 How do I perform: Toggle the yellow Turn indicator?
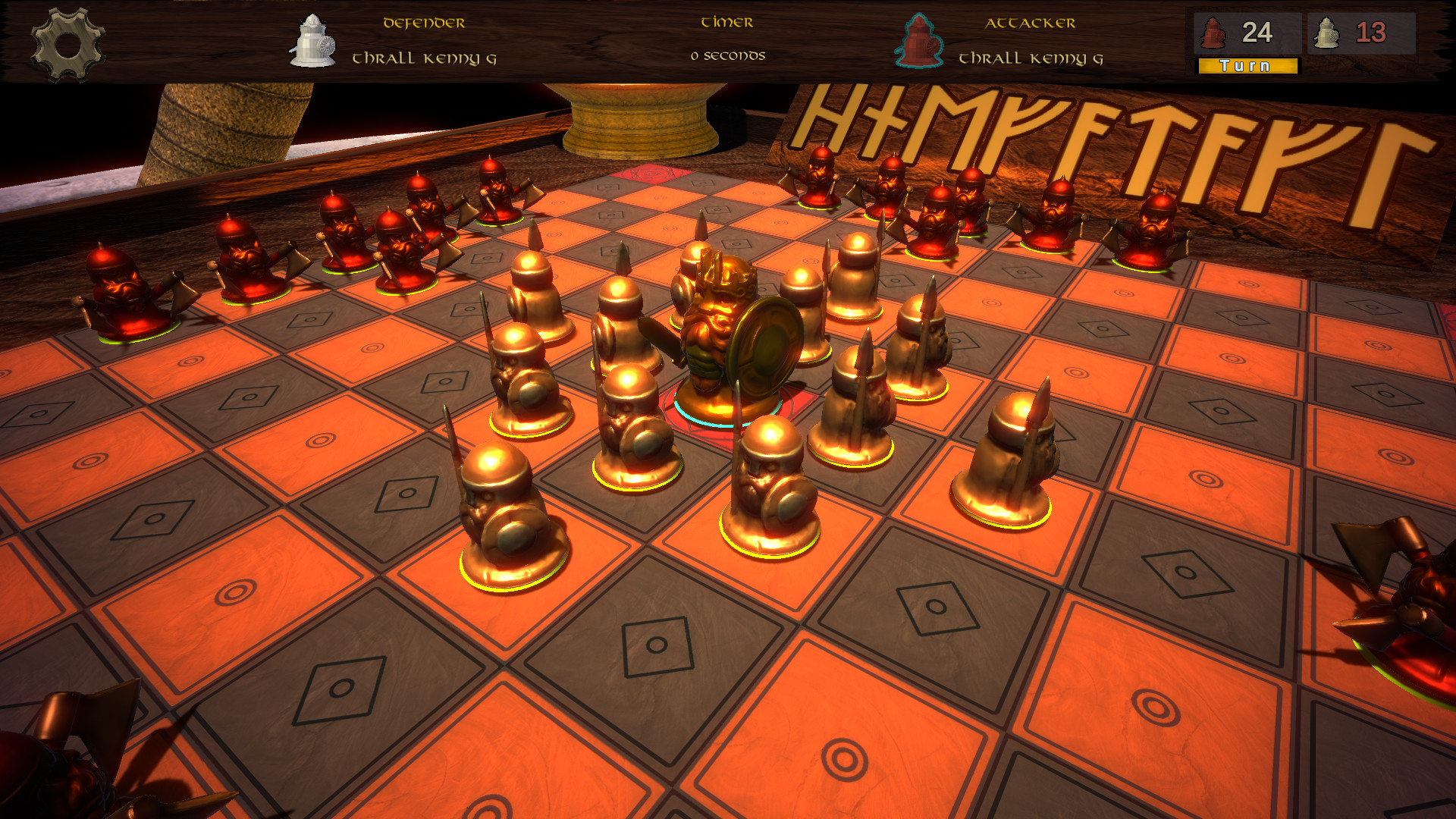click(x=1246, y=67)
